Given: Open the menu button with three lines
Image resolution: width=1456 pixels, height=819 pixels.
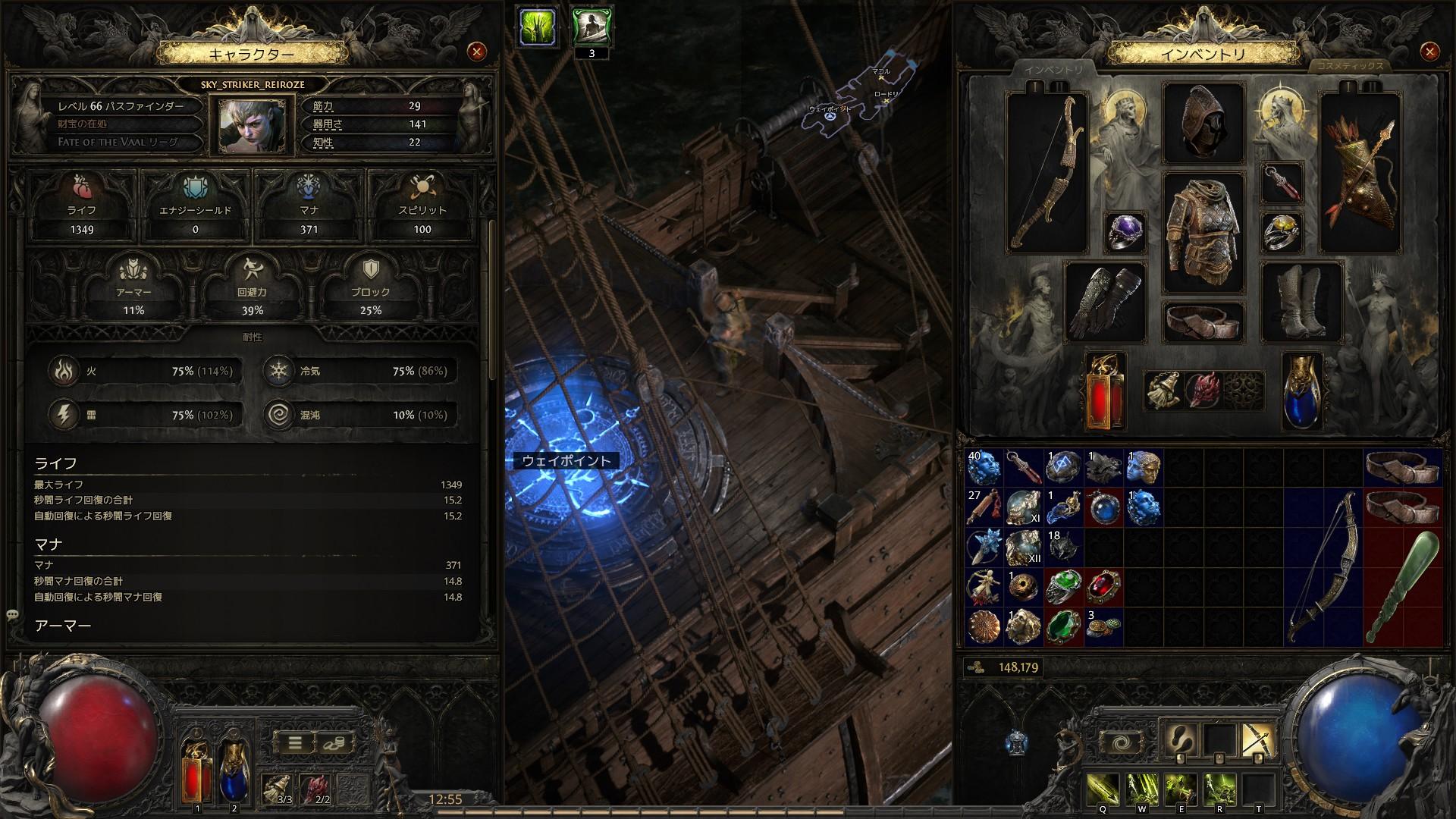Looking at the screenshot, I should [x=295, y=743].
